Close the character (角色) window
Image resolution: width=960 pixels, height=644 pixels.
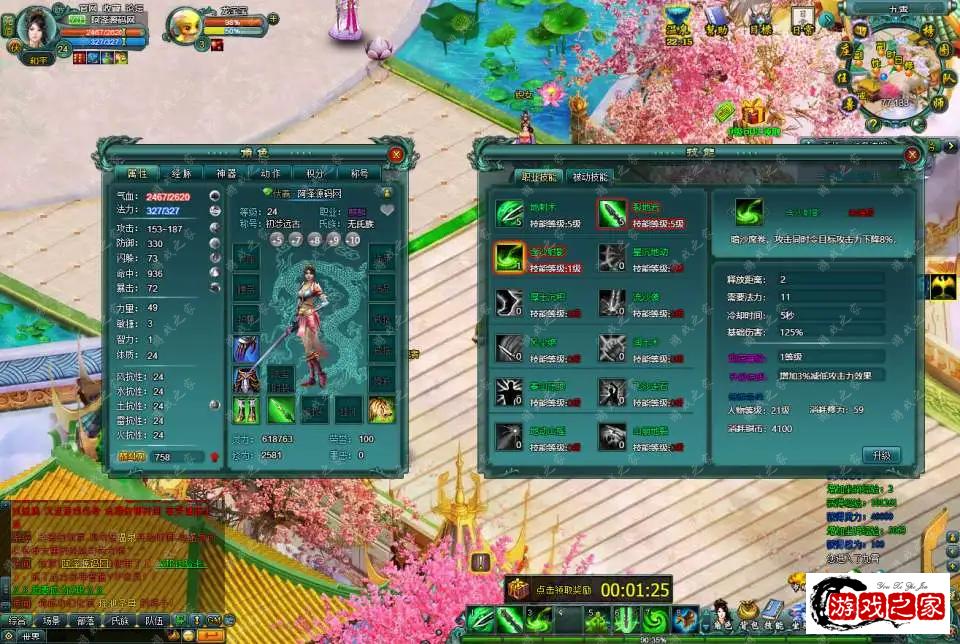click(x=396, y=154)
